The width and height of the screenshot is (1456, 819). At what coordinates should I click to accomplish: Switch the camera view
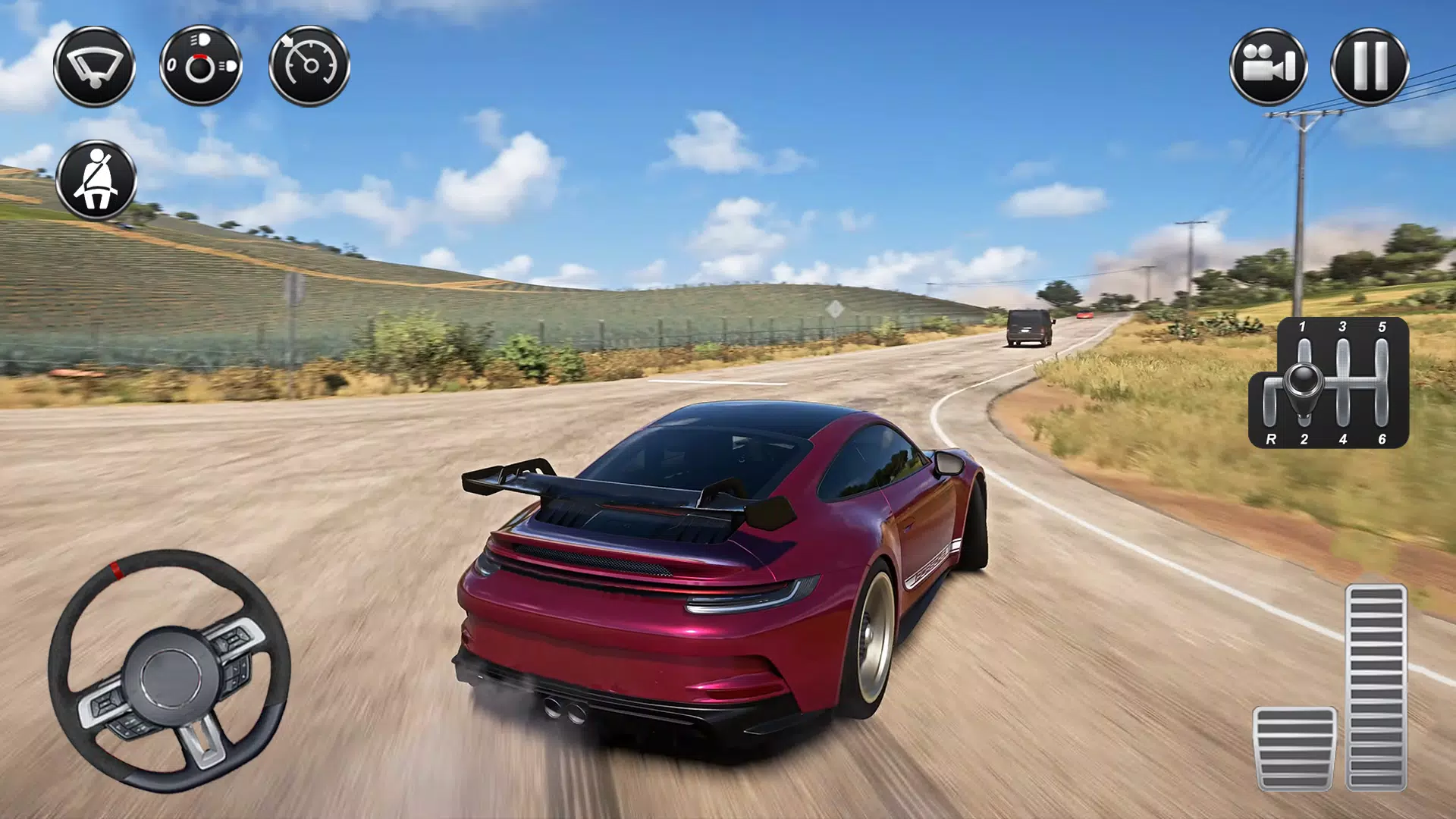coord(1268,66)
